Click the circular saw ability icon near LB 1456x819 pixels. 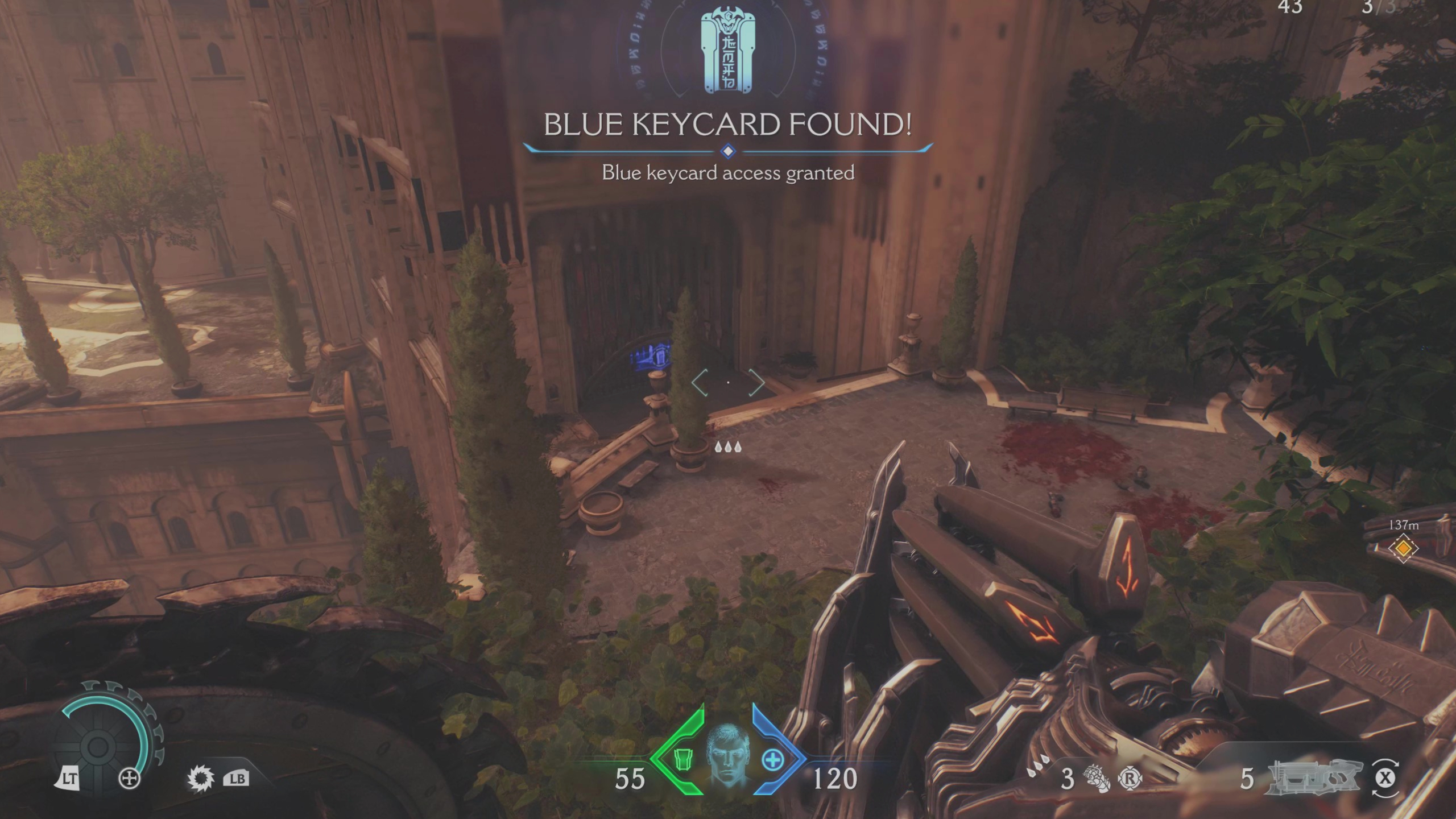(200, 777)
